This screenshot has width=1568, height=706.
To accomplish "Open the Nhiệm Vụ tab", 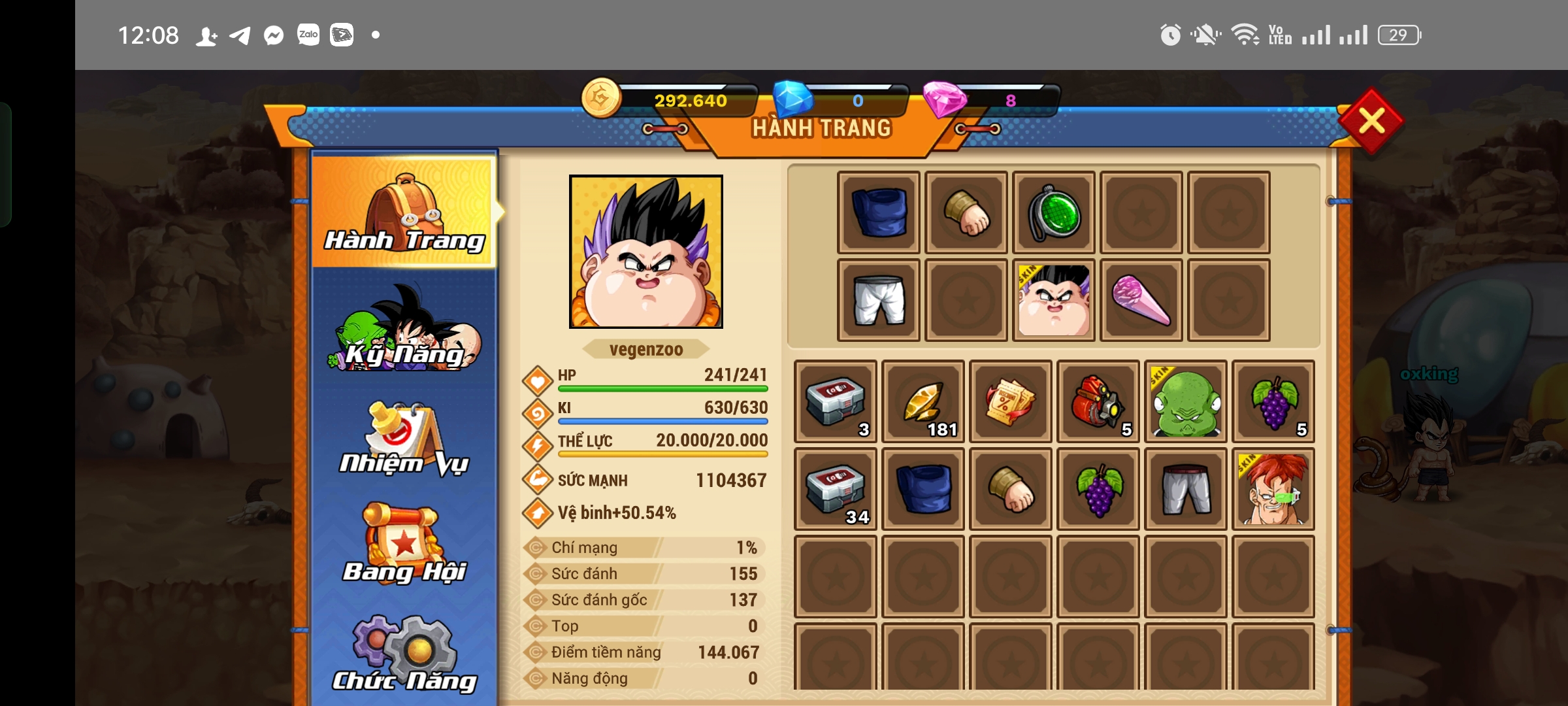I will click(x=404, y=439).
